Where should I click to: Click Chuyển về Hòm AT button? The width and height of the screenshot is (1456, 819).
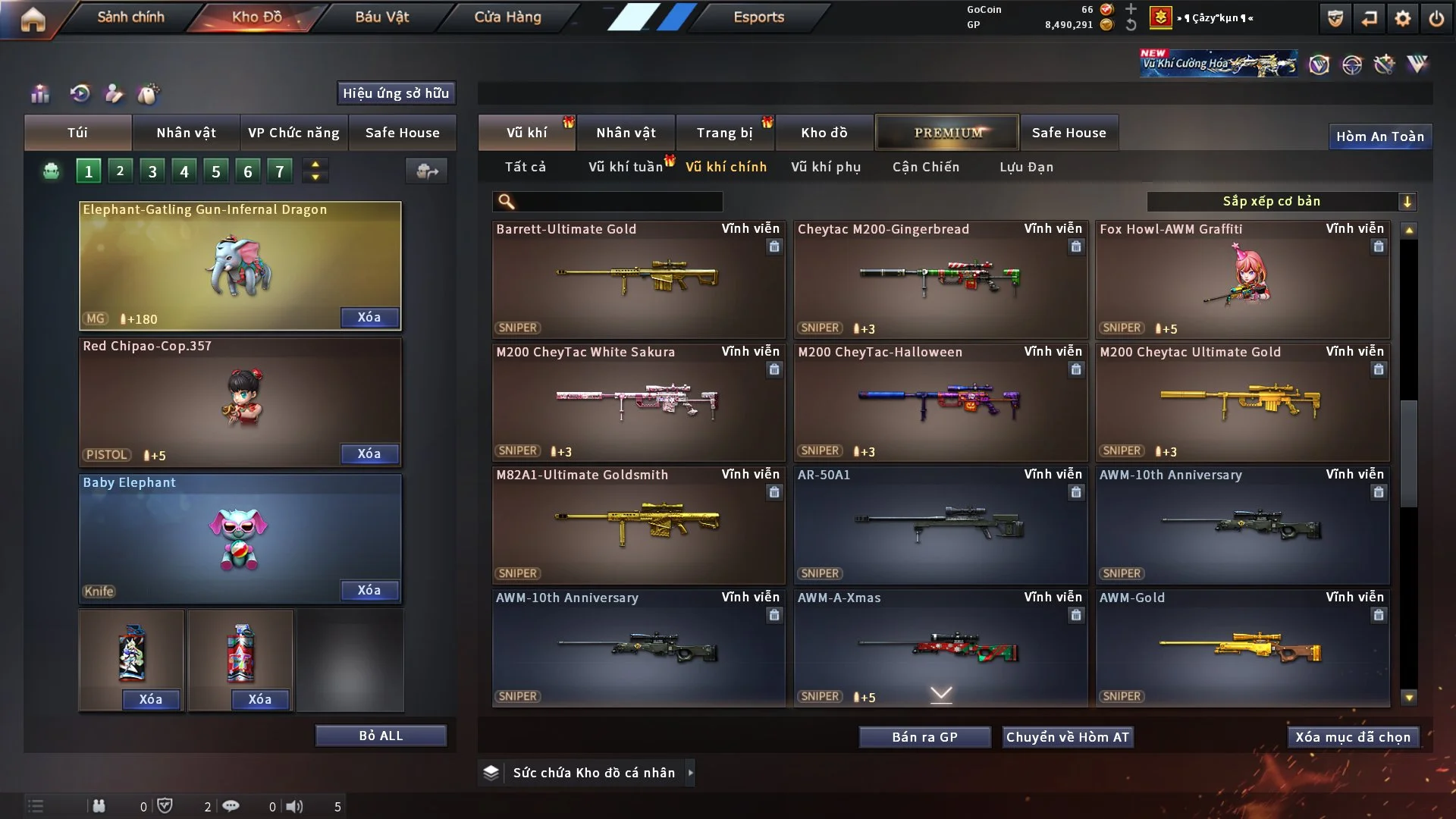1067,737
